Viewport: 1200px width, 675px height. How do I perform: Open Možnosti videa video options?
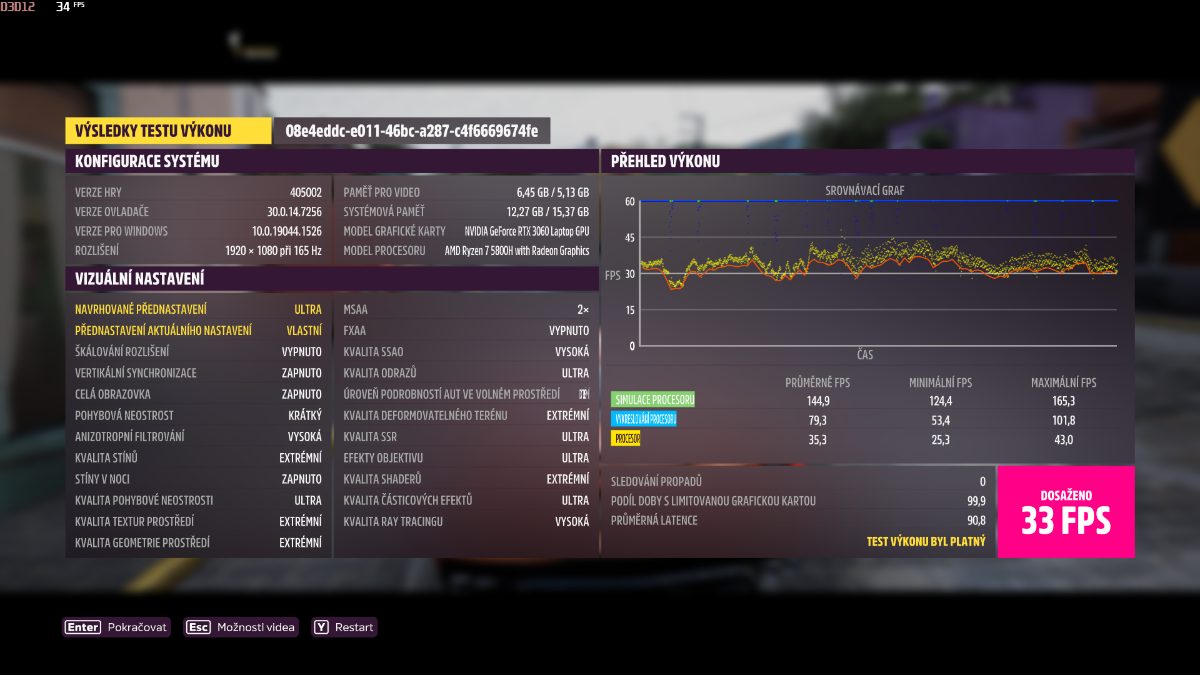tap(242, 627)
